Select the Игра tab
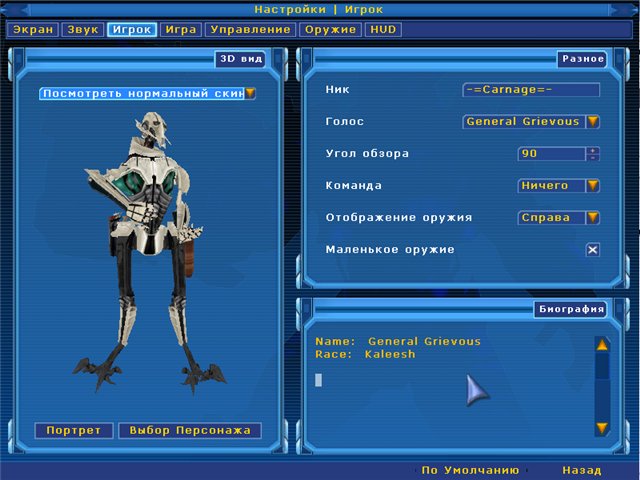Viewport: 640px width, 480px height. pos(182,30)
